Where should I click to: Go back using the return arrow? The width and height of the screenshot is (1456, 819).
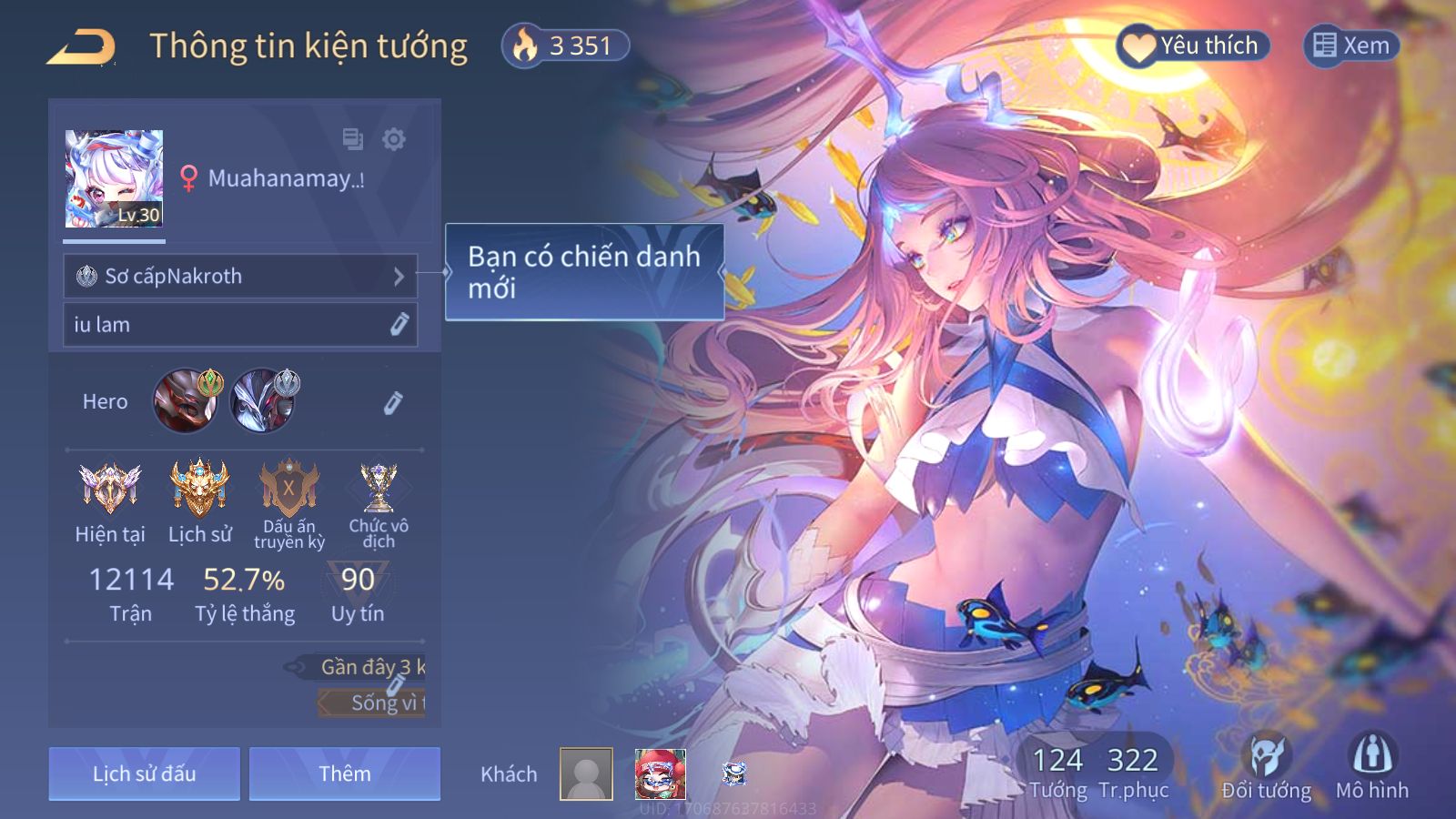pyautogui.click(x=82, y=47)
